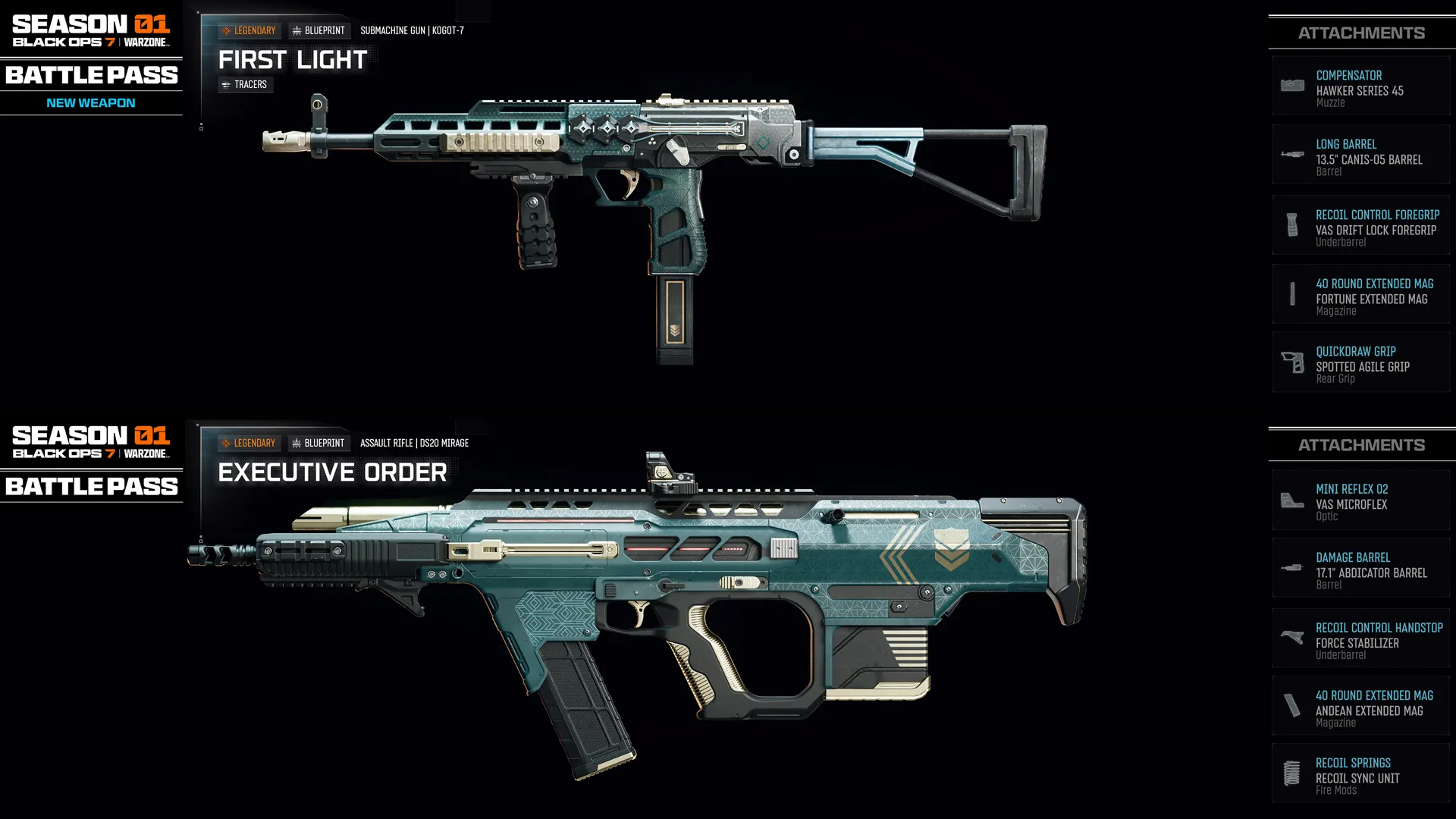Switch to the BATTLE PASS tab
This screenshot has width=1456, height=819.
[x=91, y=75]
